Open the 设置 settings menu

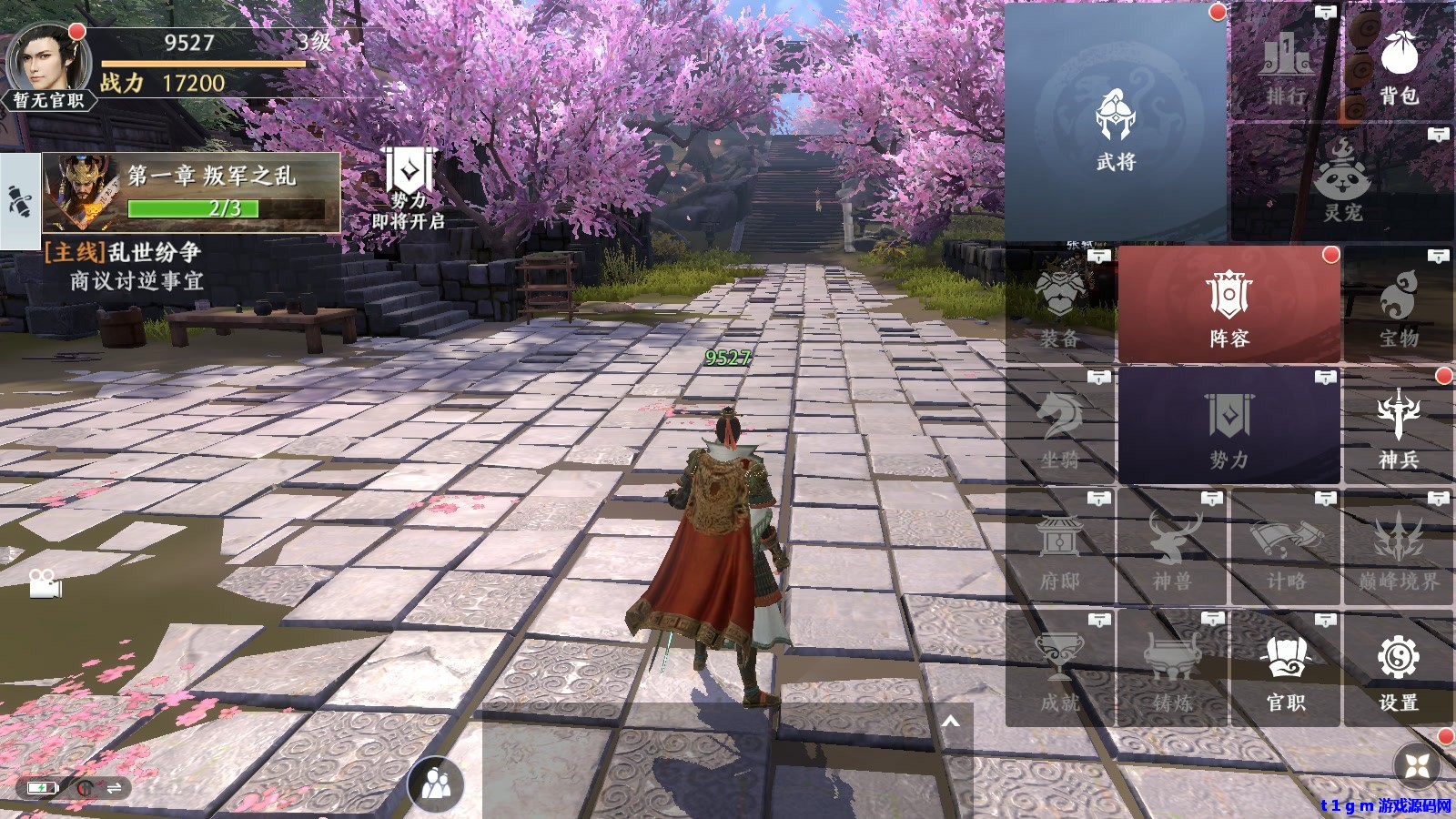tap(1399, 669)
